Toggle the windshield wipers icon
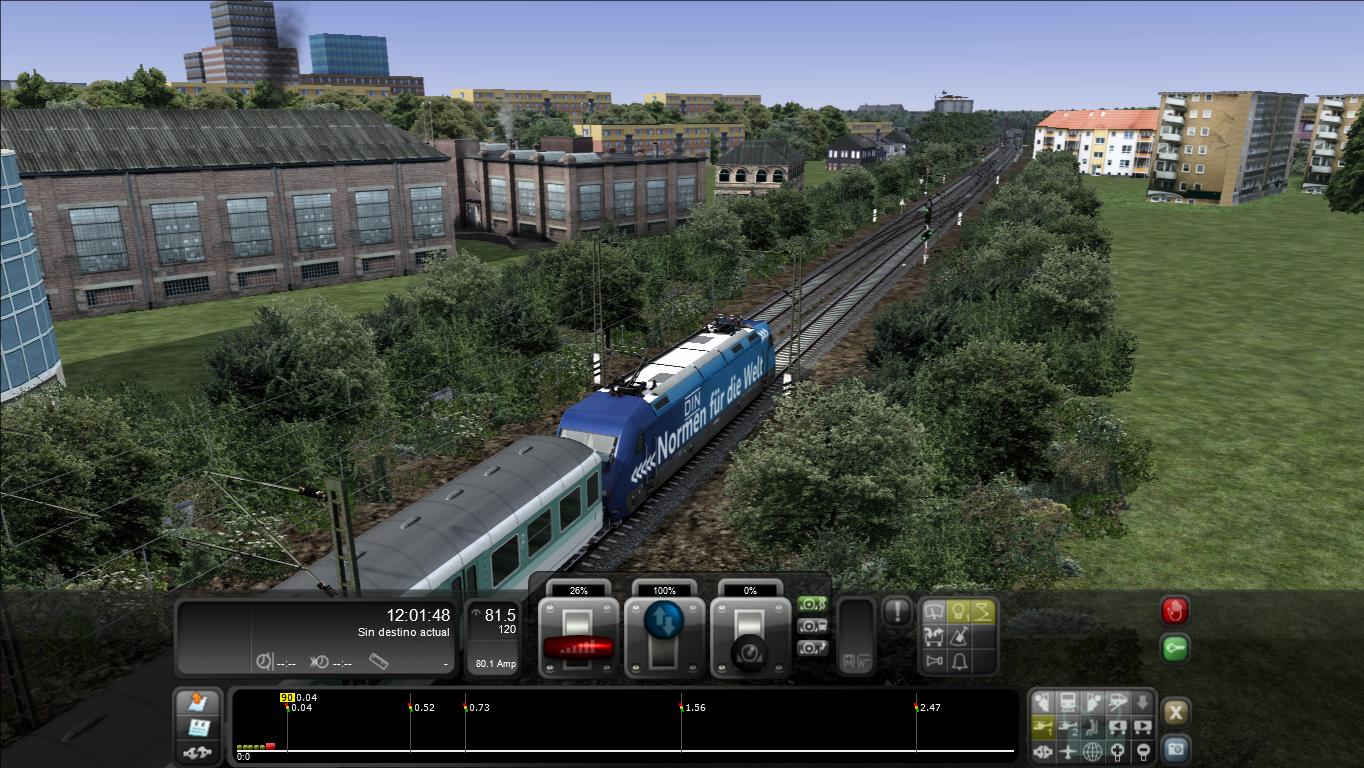The height and width of the screenshot is (768, 1364). tap(935, 610)
